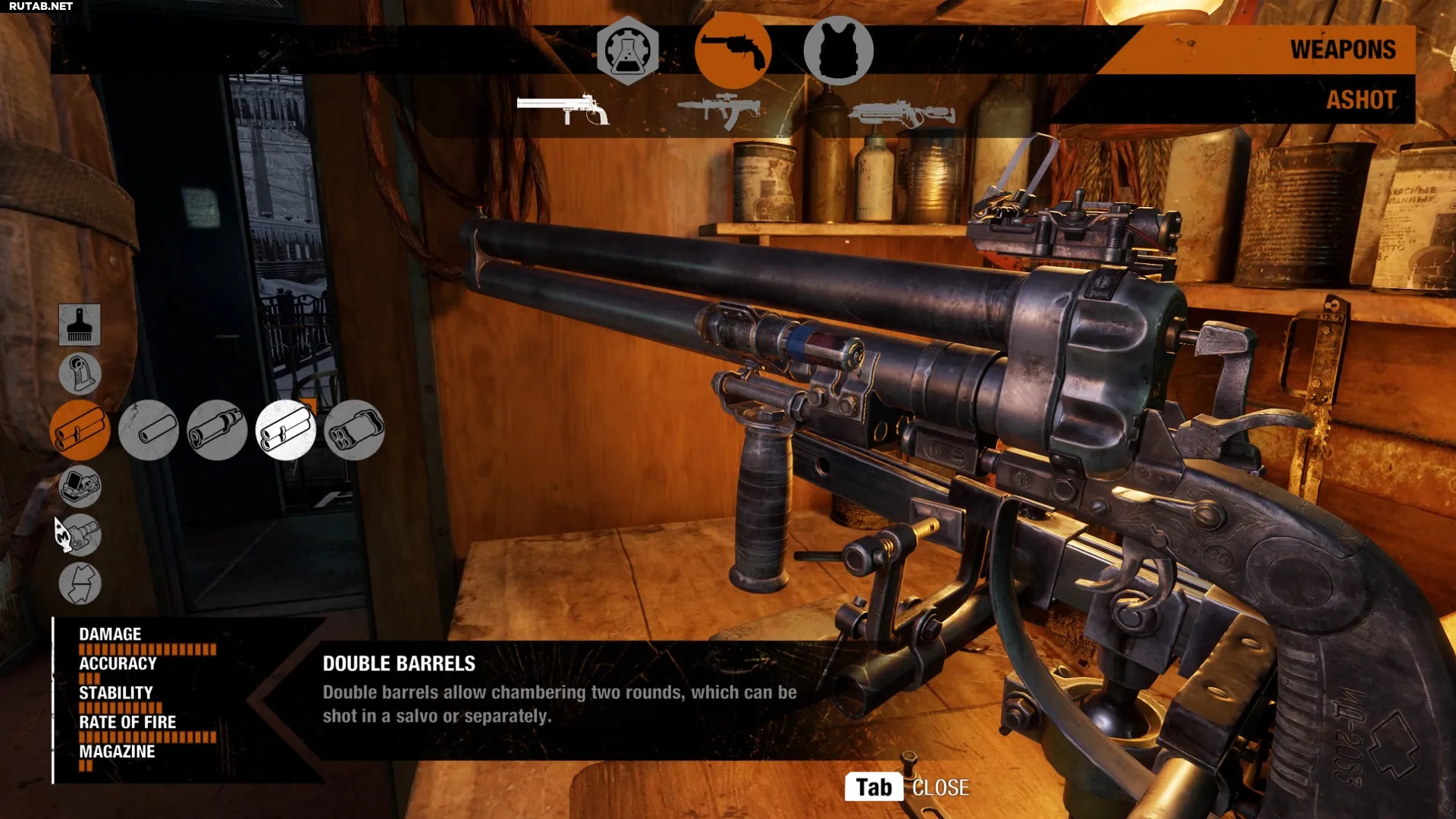This screenshot has width=1456, height=819.
Task: Open the crafting flask-and-gear tab
Action: (627, 51)
